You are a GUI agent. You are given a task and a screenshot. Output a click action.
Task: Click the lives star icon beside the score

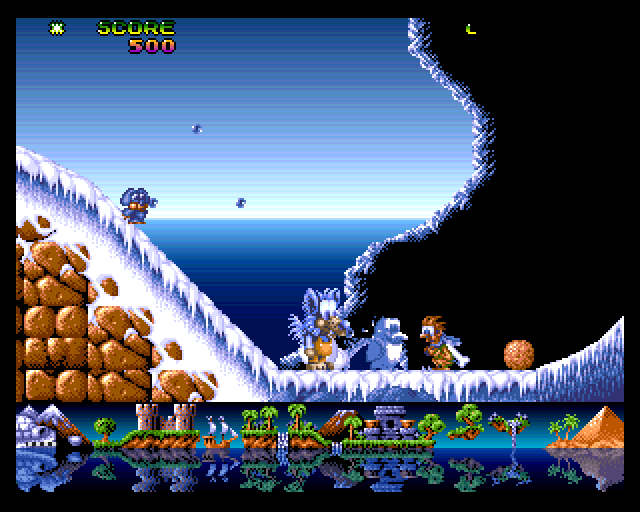(x=57, y=28)
